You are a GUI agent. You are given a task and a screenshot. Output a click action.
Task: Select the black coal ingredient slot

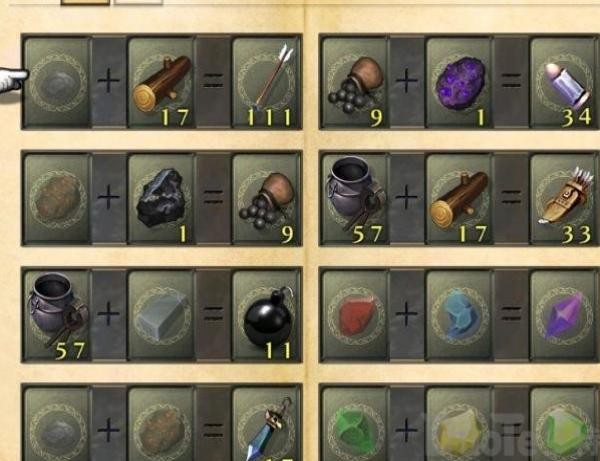tap(160, 197)
